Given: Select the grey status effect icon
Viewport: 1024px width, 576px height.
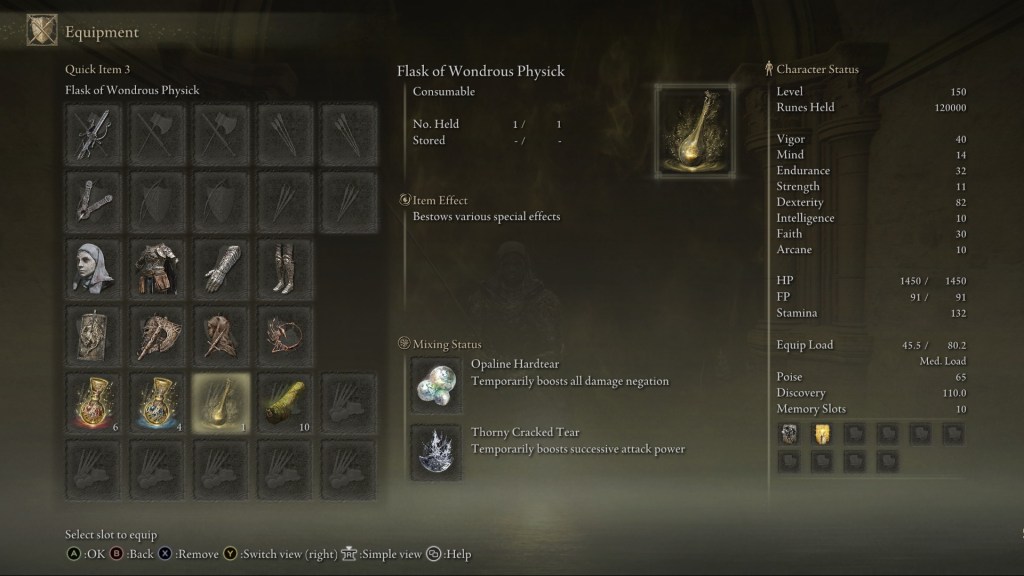Looking at the screenshot, I should point(789,433).
